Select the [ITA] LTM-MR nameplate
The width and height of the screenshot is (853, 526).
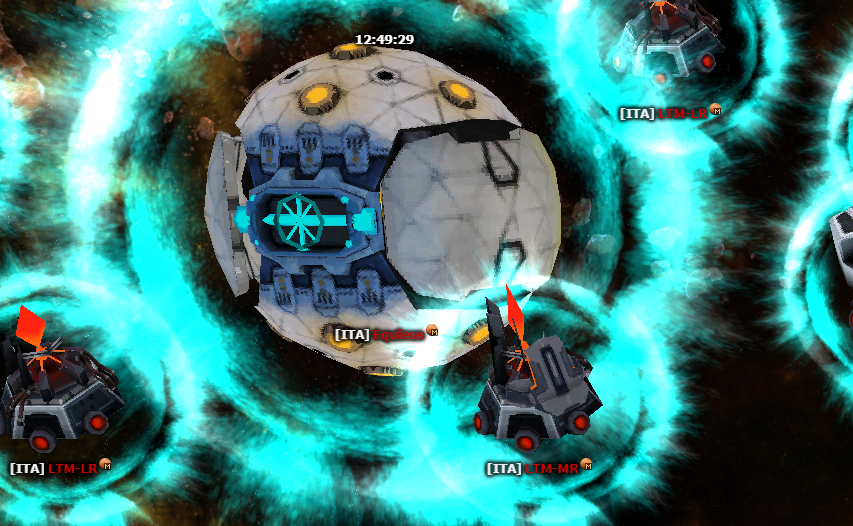(x=532, y=468)
